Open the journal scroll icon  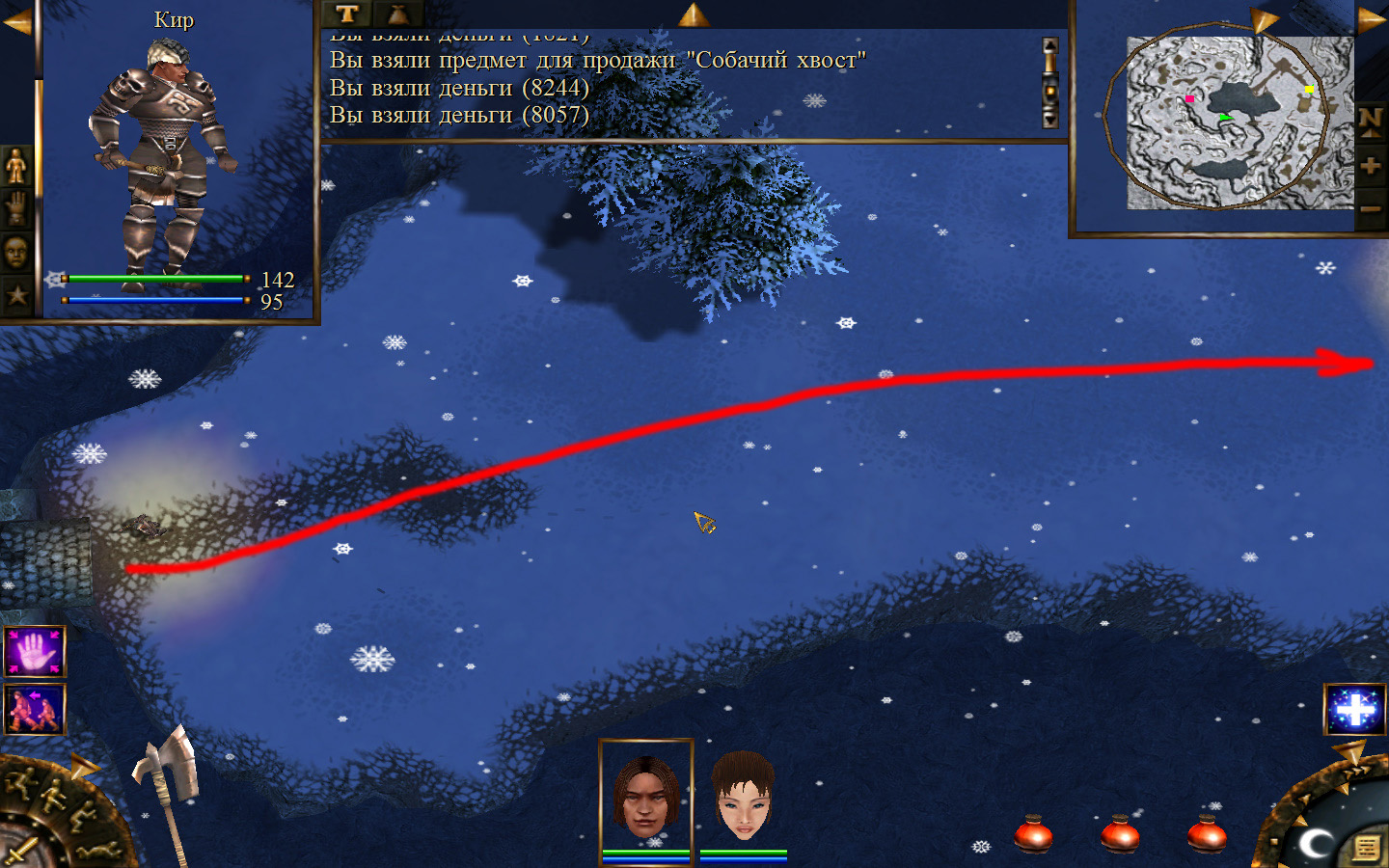tap(1366, 847)
